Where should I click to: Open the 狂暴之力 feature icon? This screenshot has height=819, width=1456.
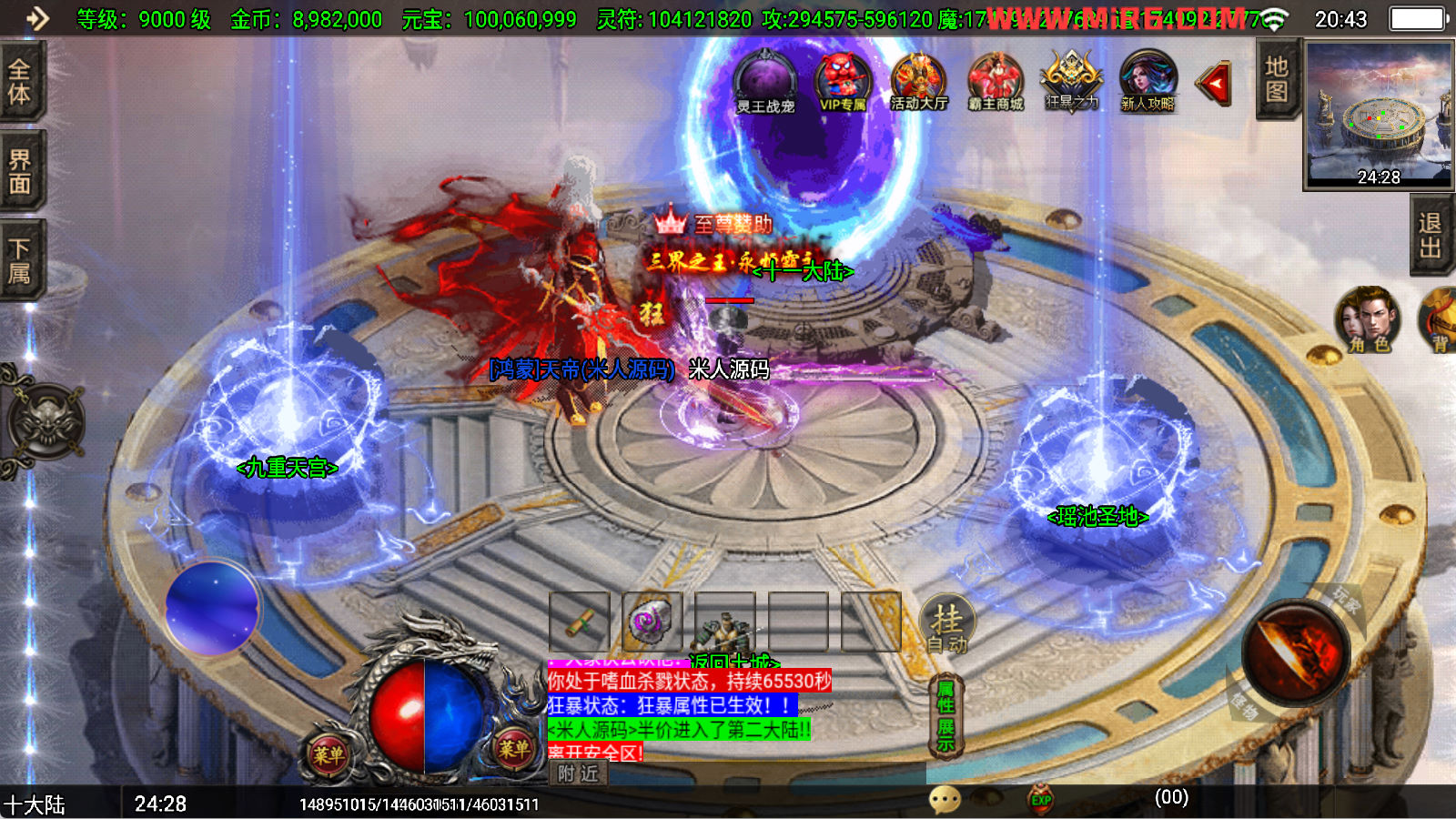click(x=1072, y=82)
